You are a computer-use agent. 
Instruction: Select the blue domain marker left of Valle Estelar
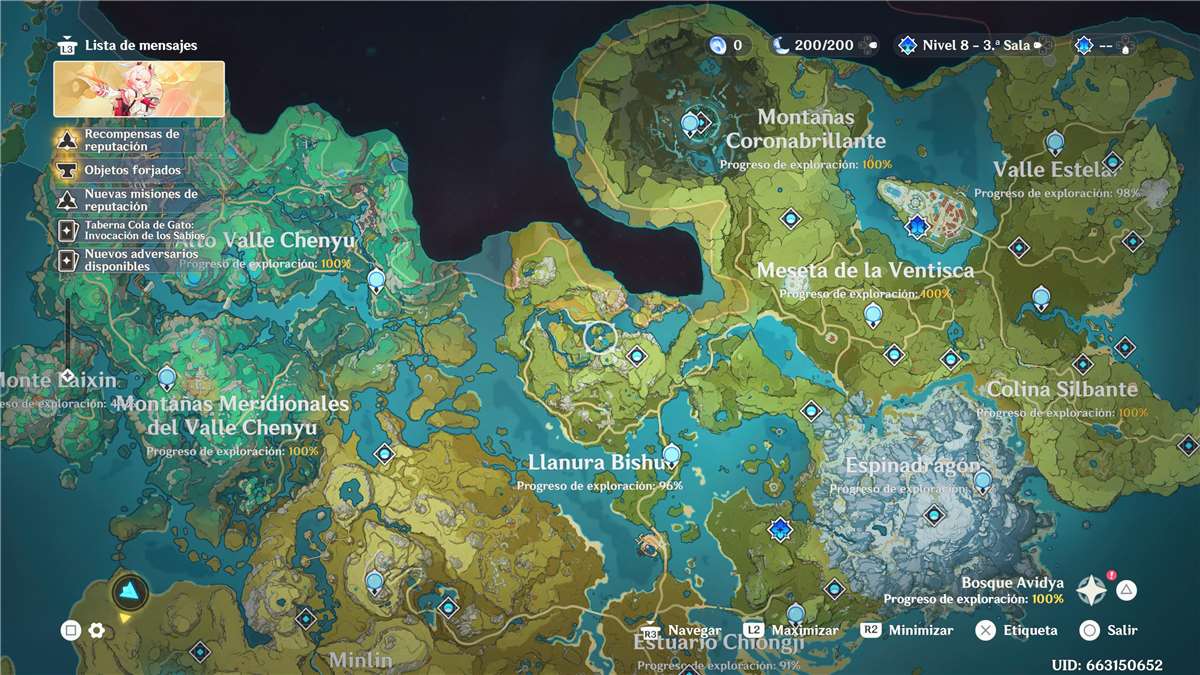[x=917, y=227]
